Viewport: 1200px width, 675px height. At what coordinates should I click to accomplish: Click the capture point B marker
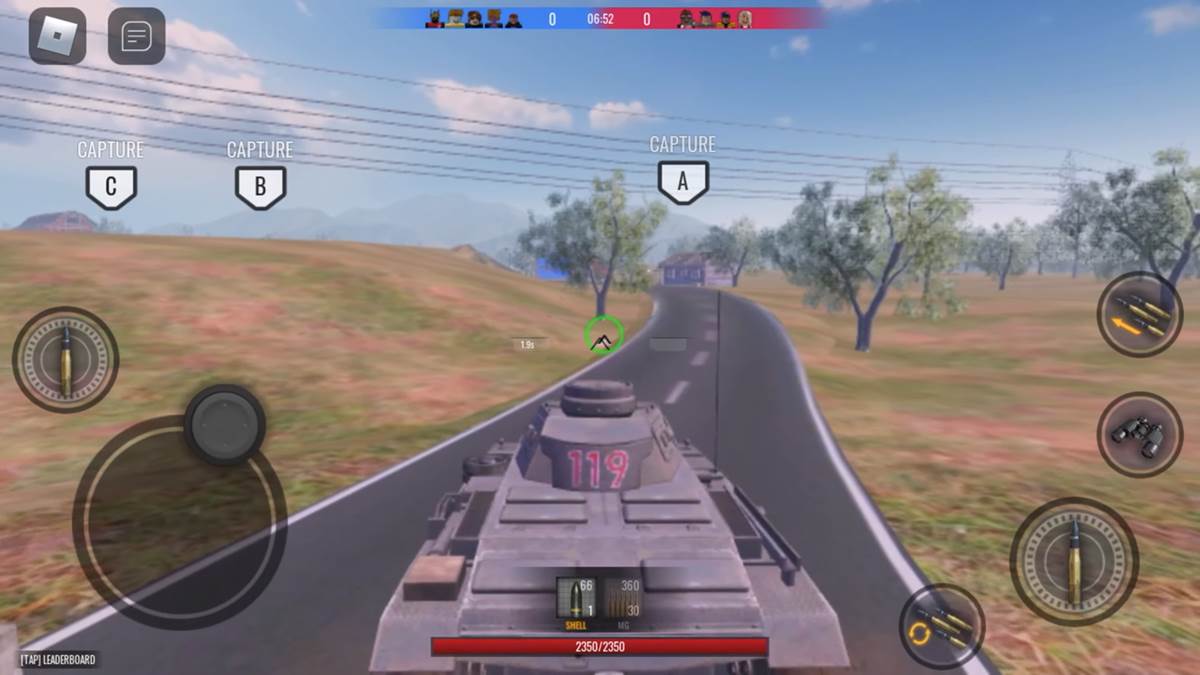point(260,187)
